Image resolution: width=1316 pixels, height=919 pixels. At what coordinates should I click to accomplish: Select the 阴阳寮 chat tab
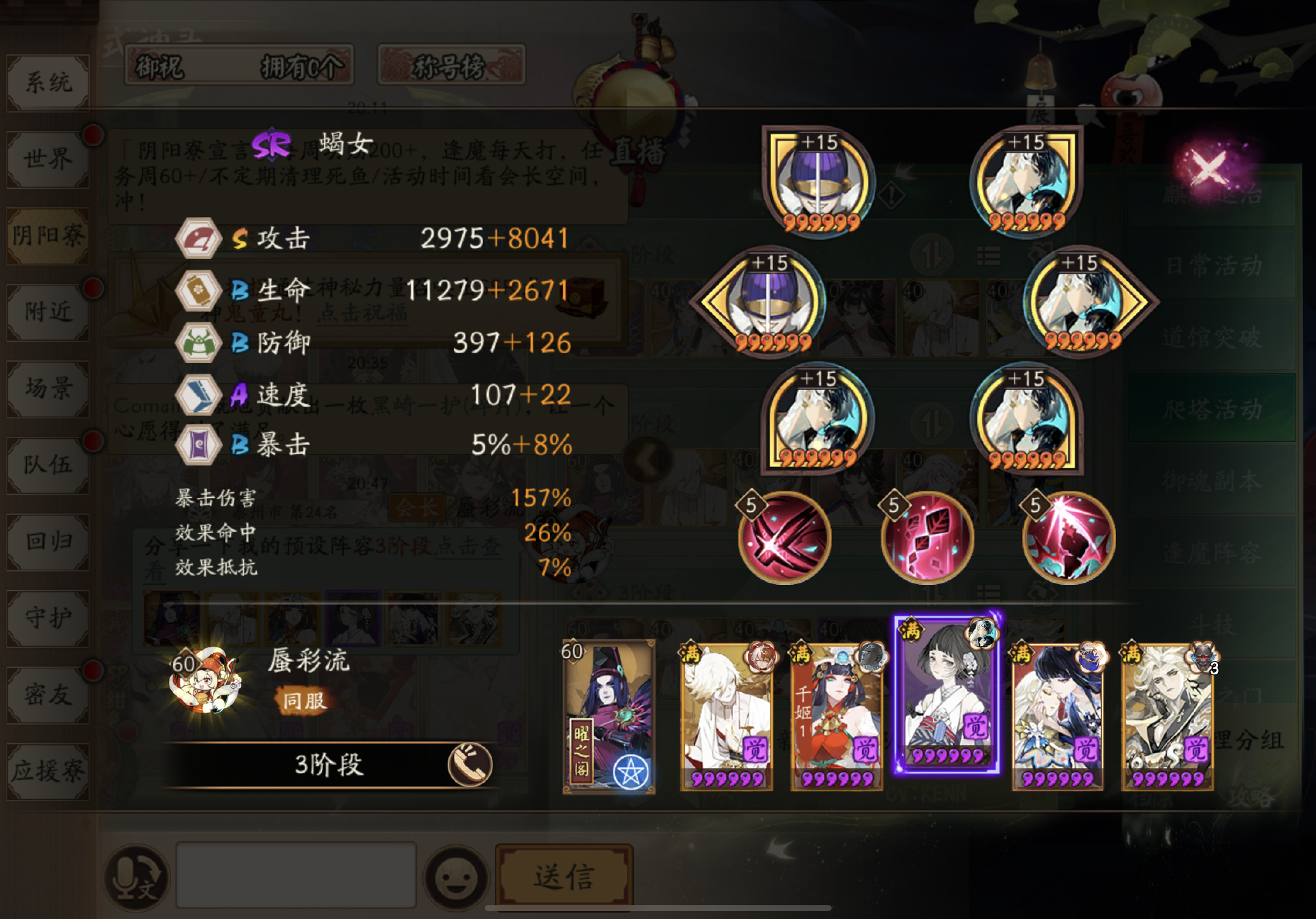[48, 236]
